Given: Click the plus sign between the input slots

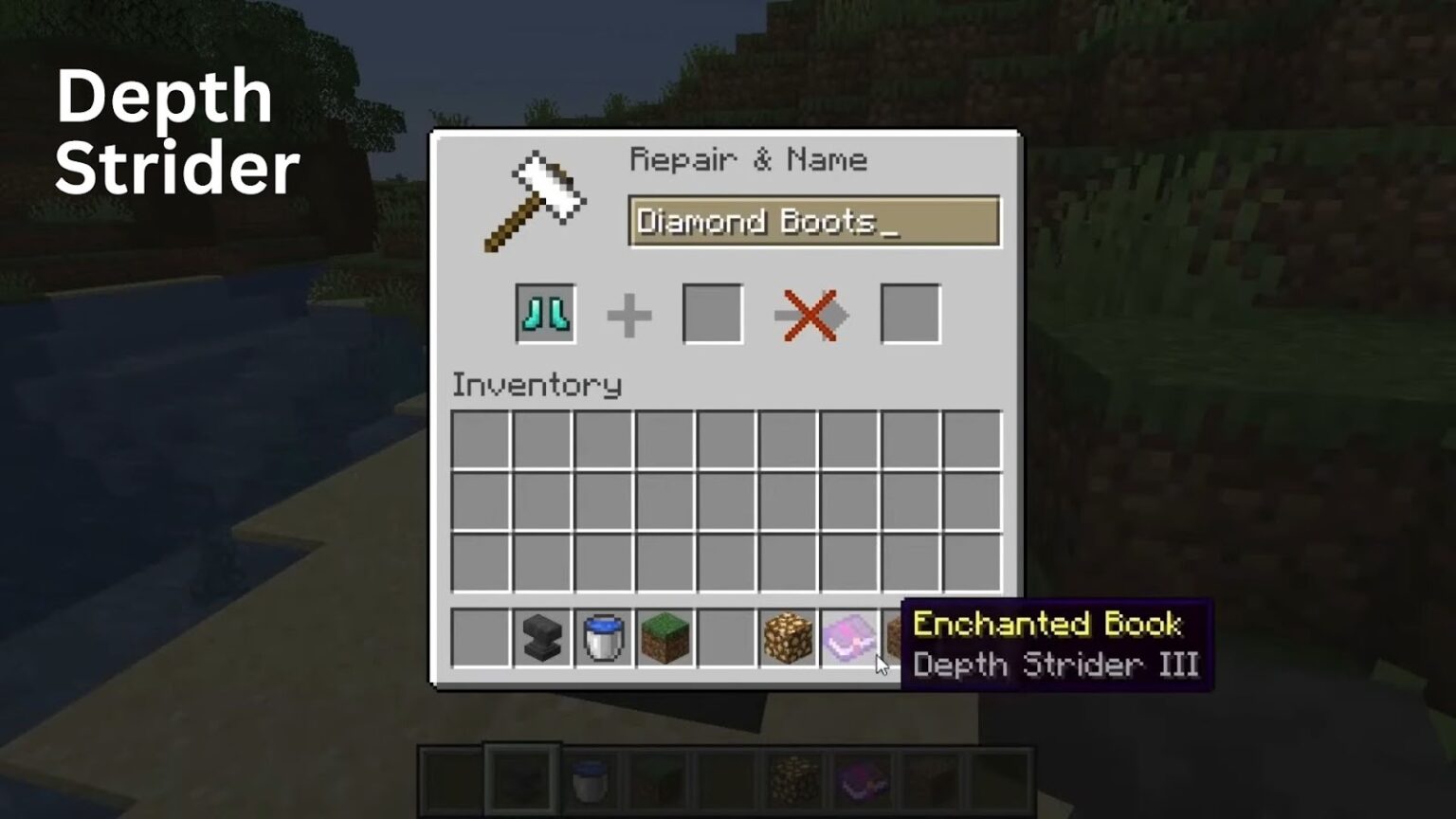Looking at the screenshot, I should 628,316.
